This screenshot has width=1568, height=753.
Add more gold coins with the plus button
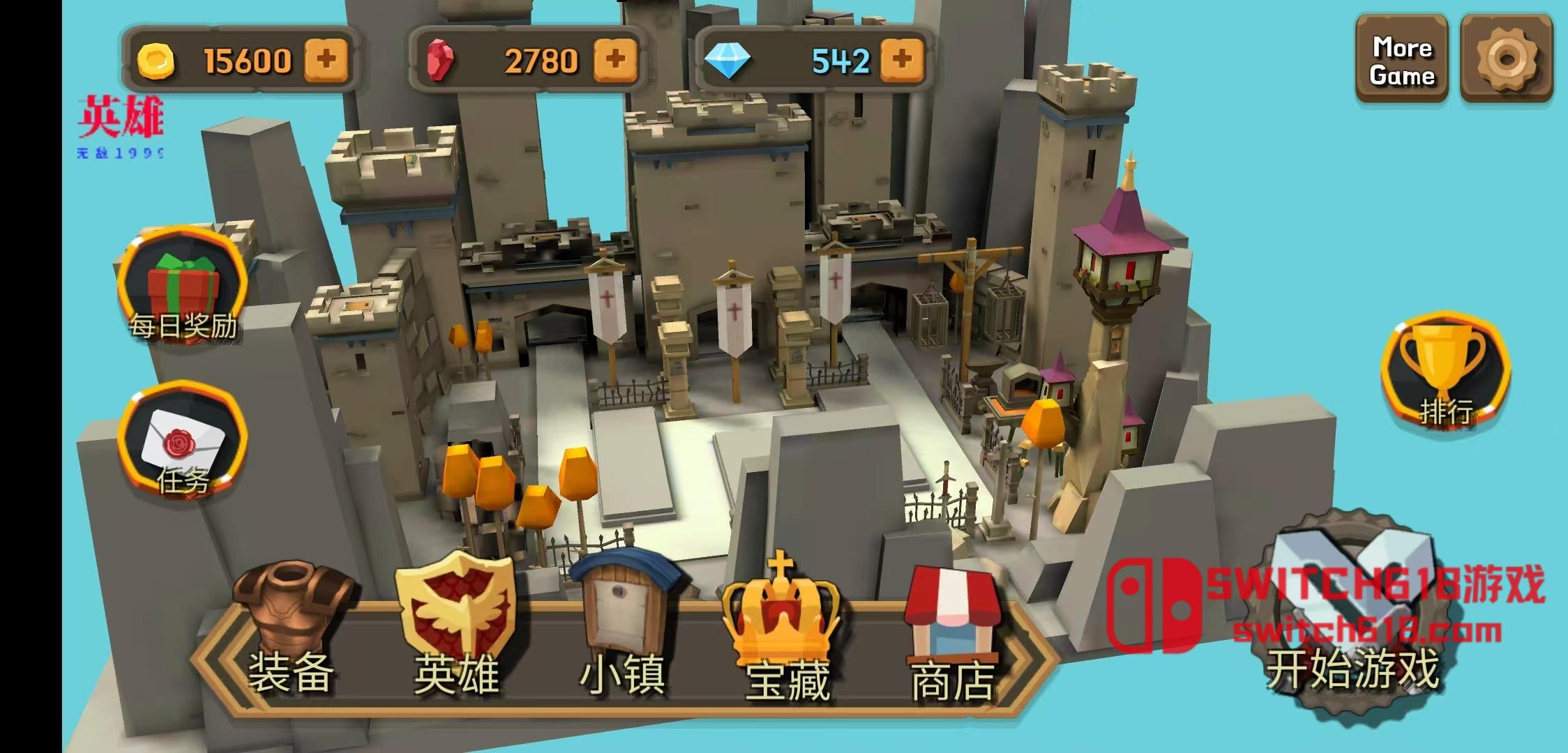326,59
